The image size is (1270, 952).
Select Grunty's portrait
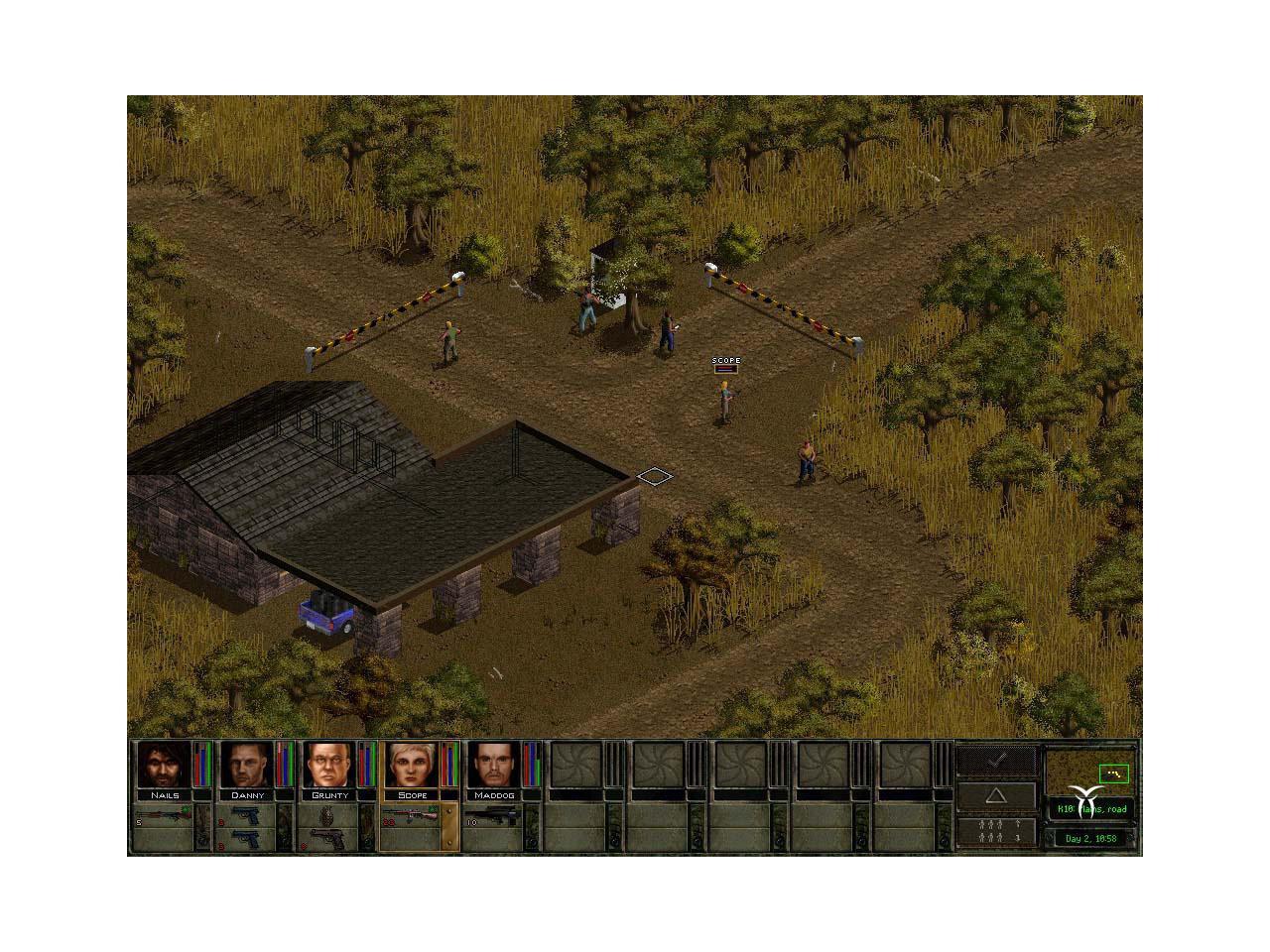pyautogui.click(x=329, y=765)
